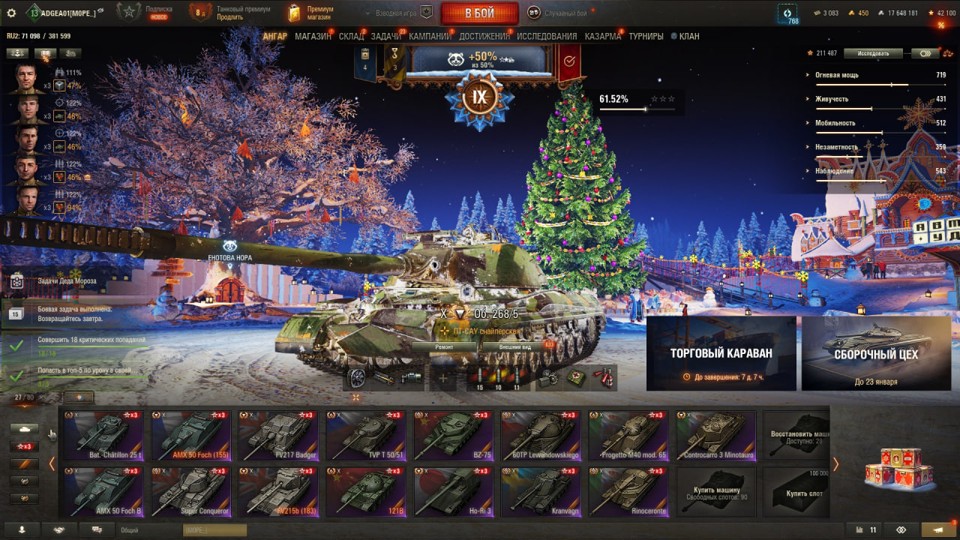Open the Торговый караван event banner
The width and height of the screenshot is (960, 540).
click(721, 353)
